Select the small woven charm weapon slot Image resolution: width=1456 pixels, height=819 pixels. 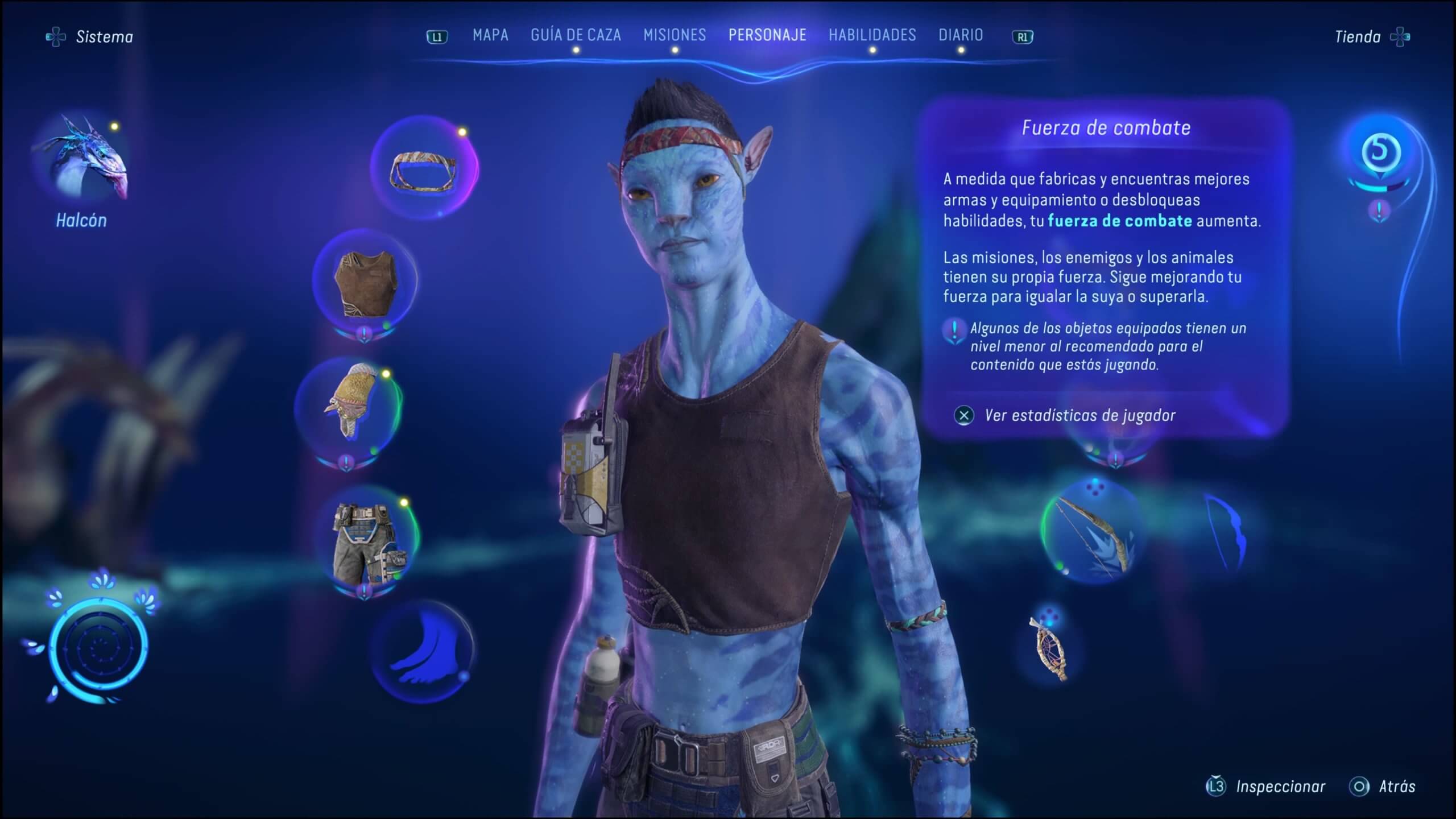pos(1049,648)
